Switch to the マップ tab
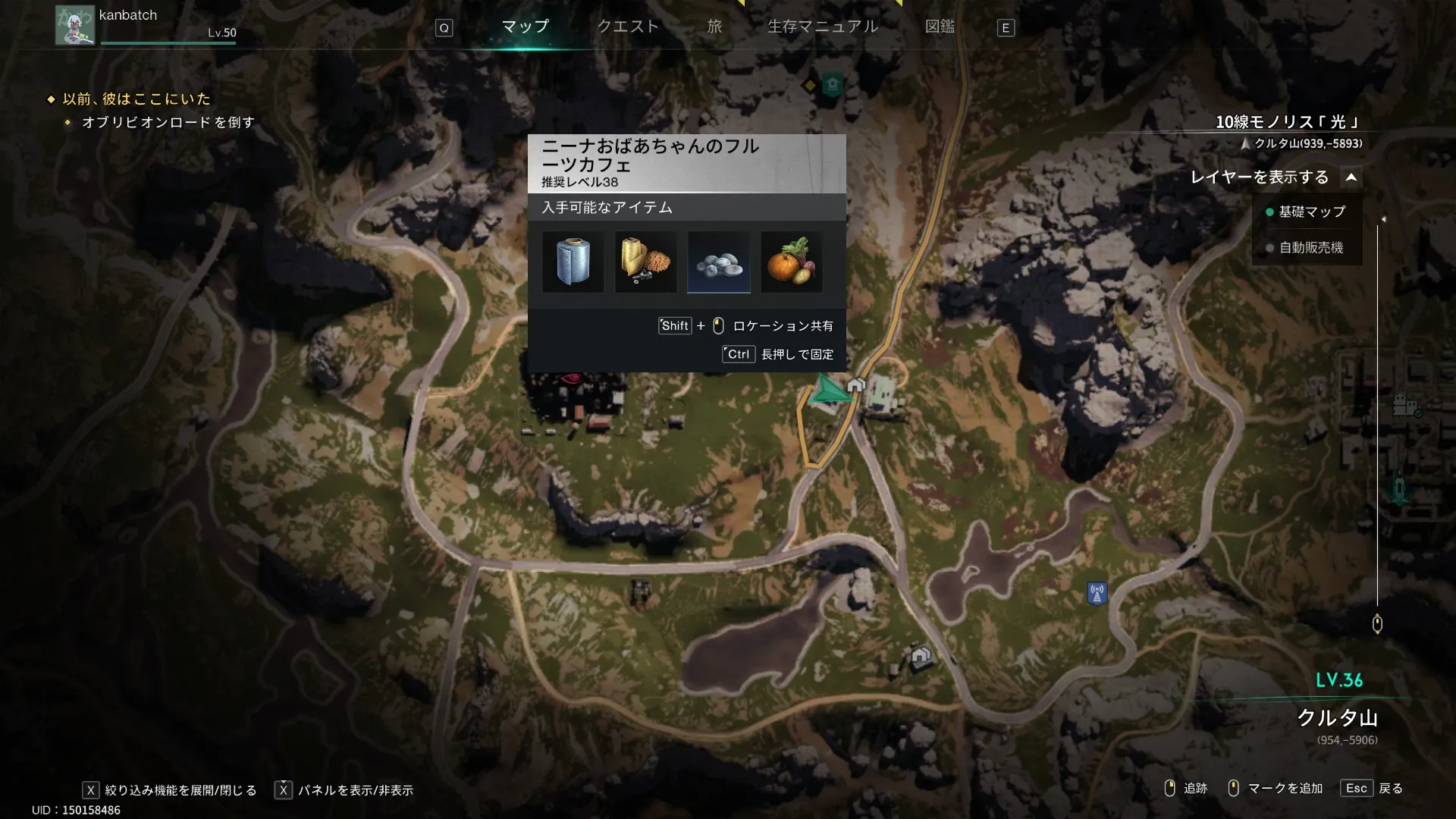Viewport: 1456px width, 819px height. coord(525,27)
